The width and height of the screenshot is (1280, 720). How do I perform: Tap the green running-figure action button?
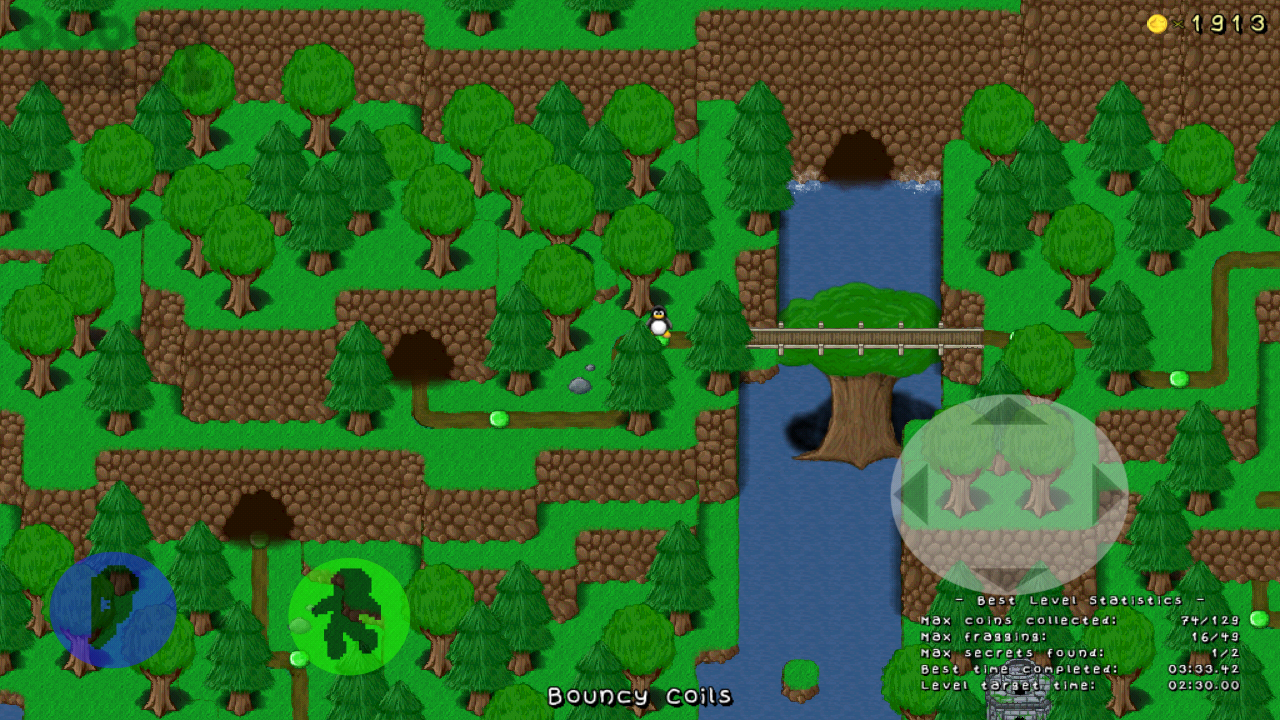(x=349, y=616)
